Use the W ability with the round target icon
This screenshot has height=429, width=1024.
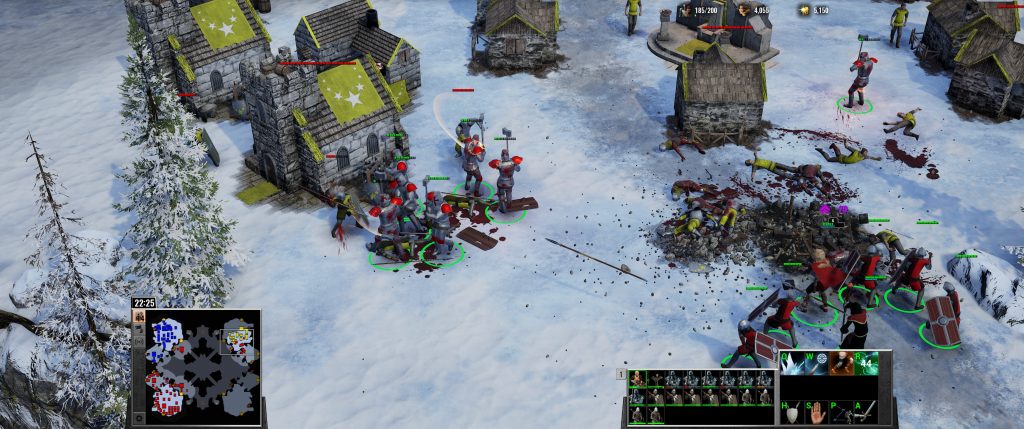[819, 363]
